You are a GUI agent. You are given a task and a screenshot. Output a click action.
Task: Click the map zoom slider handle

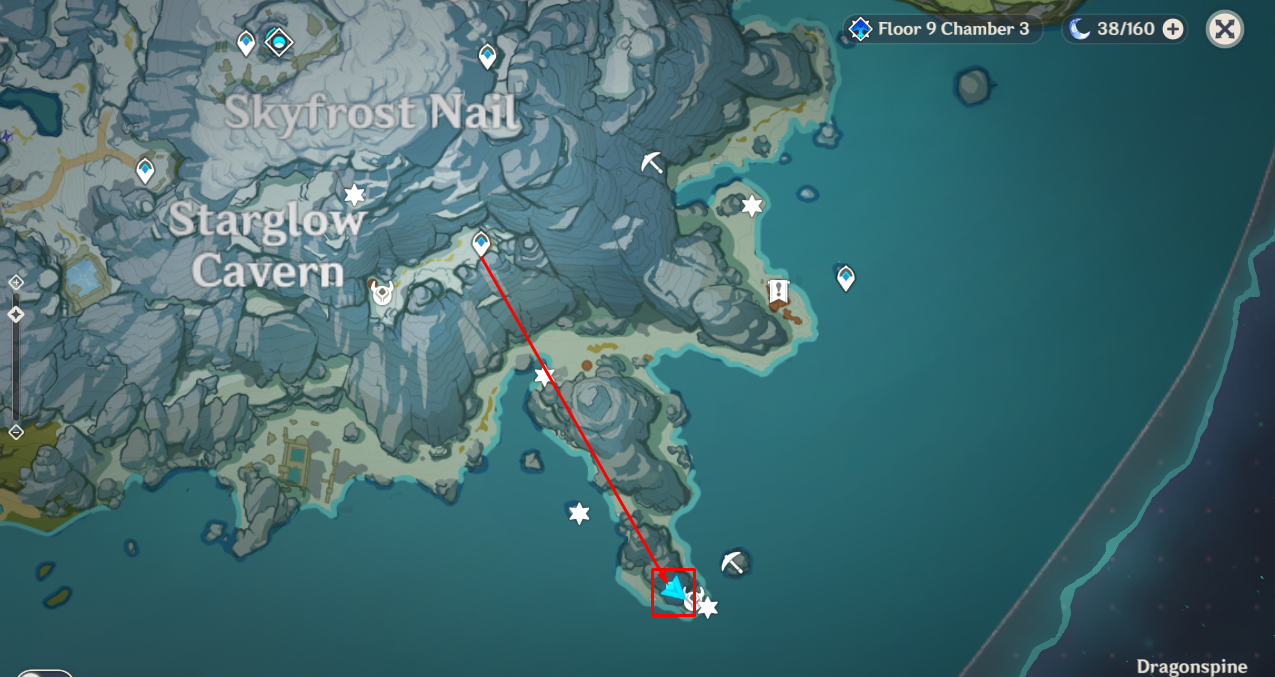pos(16,314)
